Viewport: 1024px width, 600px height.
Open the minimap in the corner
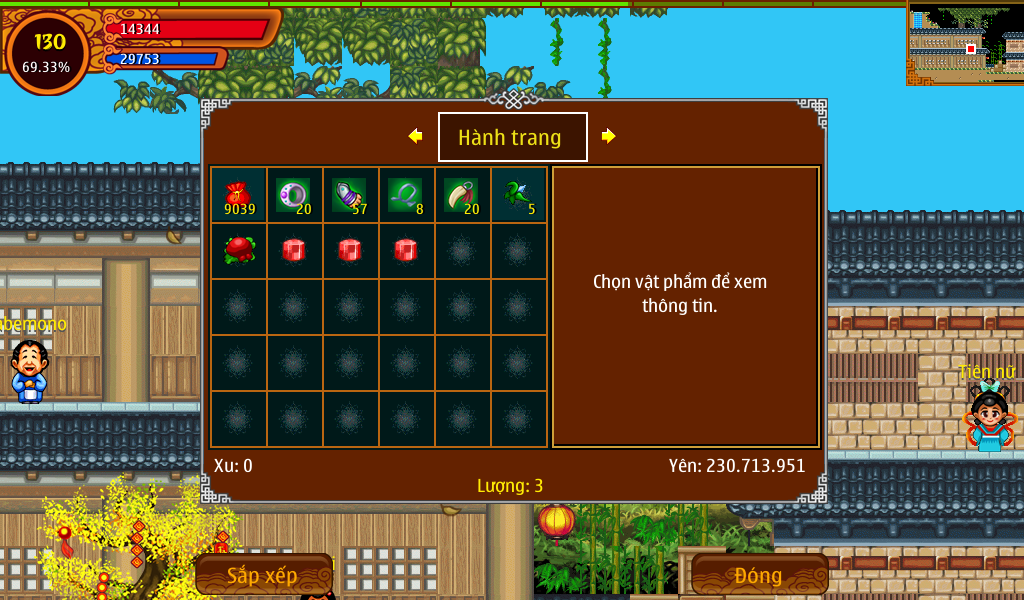click(x=965, y=43)
